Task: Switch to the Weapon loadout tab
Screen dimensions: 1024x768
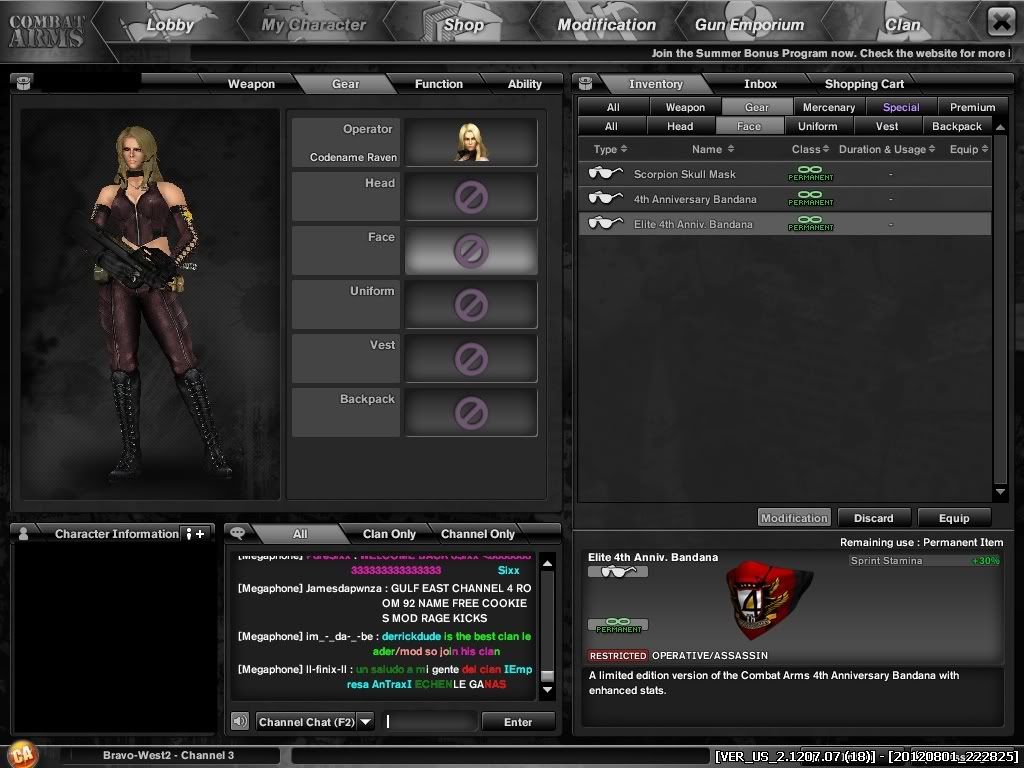Action: coord(251,84)
